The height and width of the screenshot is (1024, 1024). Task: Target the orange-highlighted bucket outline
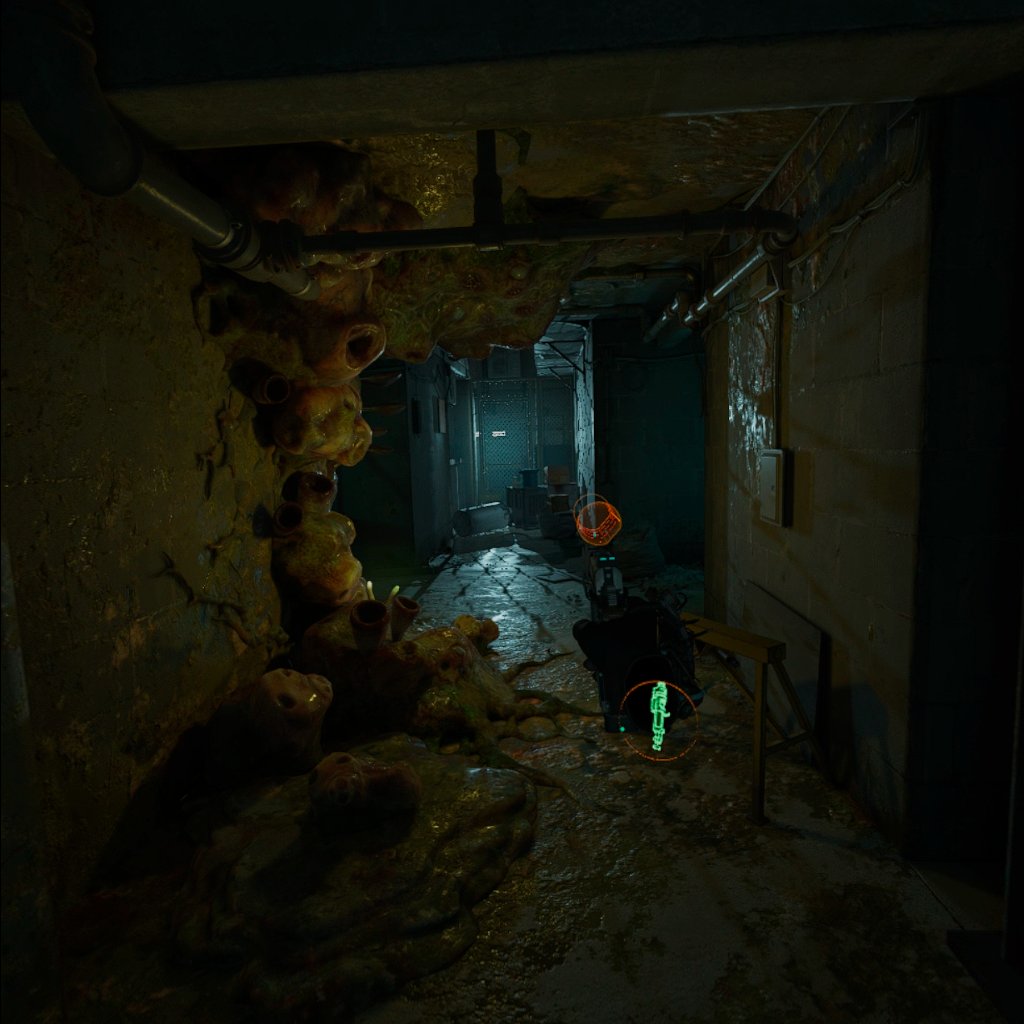598,521
